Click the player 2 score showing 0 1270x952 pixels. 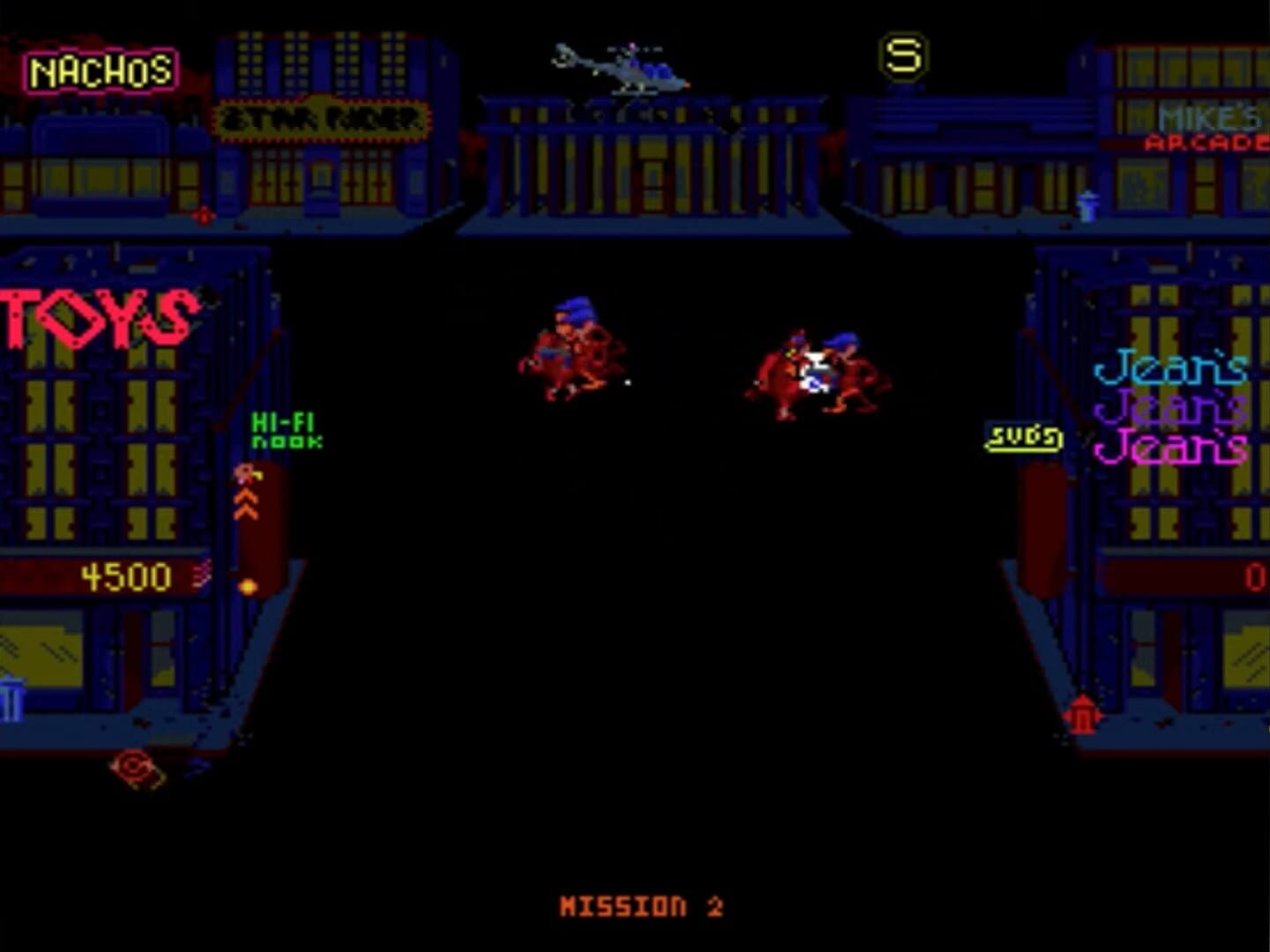point(1254,578)
